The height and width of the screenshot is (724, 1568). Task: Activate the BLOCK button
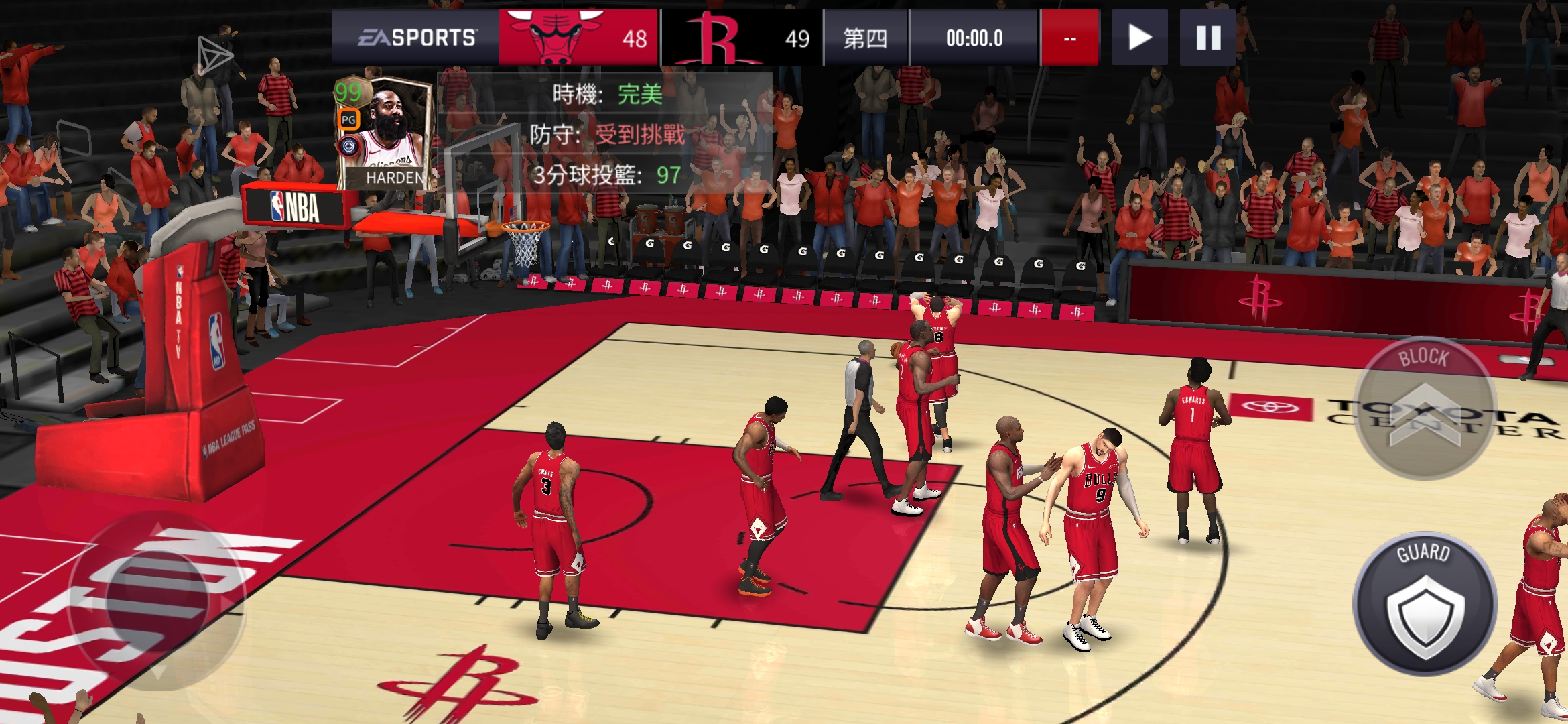(1425, 408)
